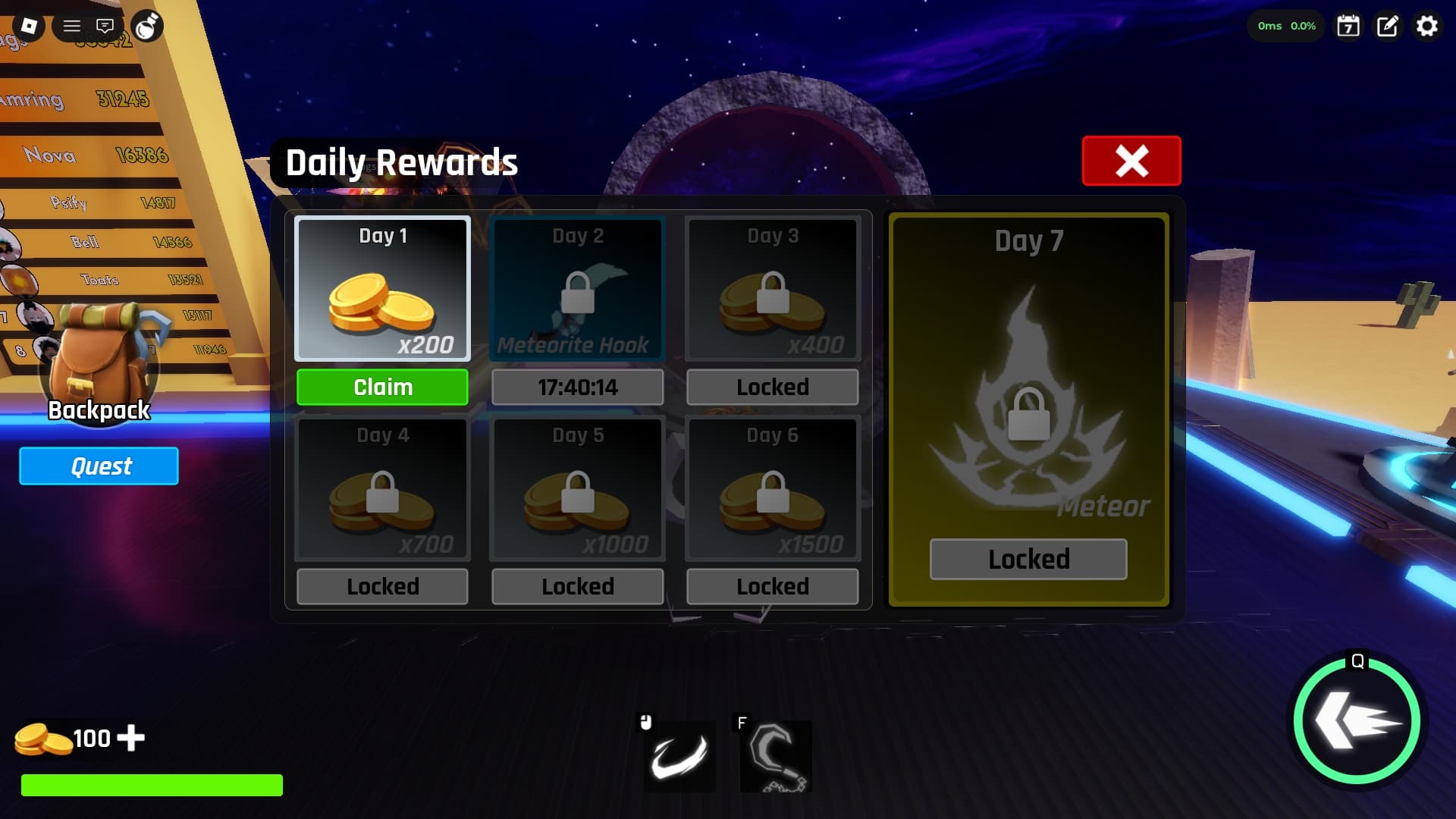Open the hamburger menu top left

[72, 25]
